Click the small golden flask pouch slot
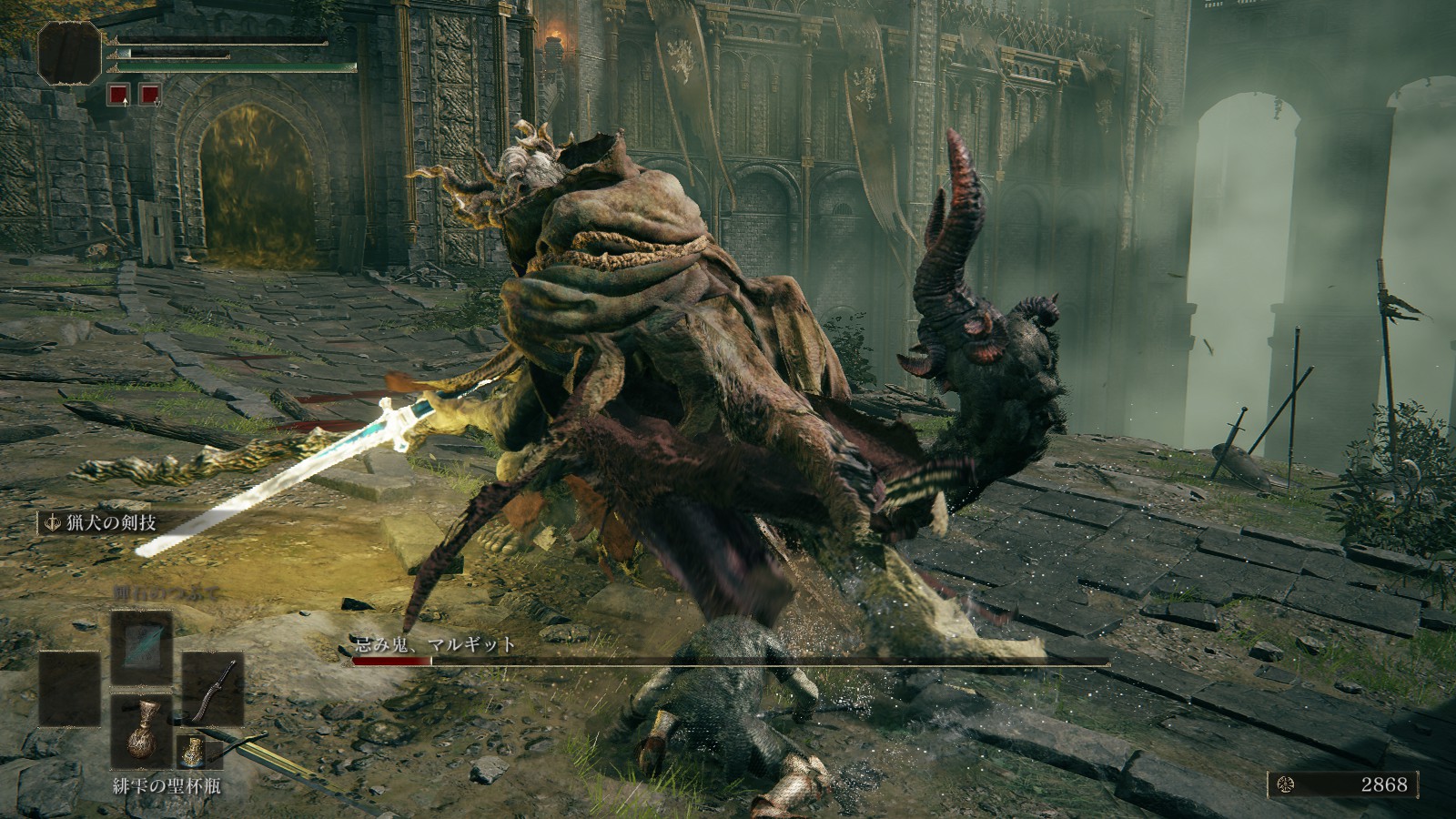Screen dimensions: 1456x819 194,751
